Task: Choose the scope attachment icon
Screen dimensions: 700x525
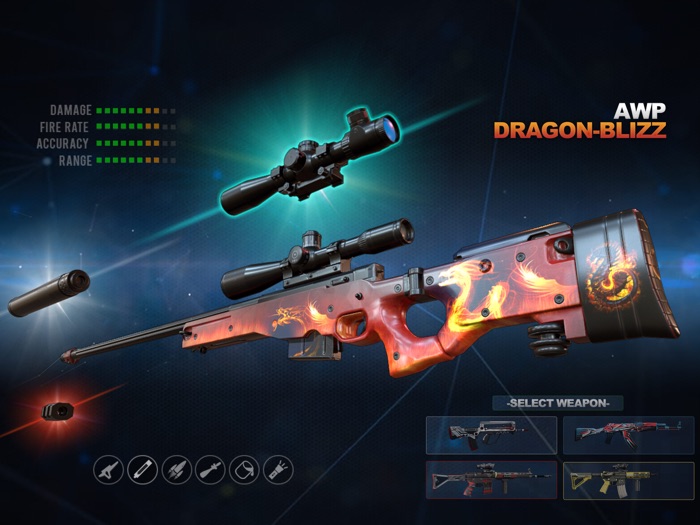Action: [211, 469]
